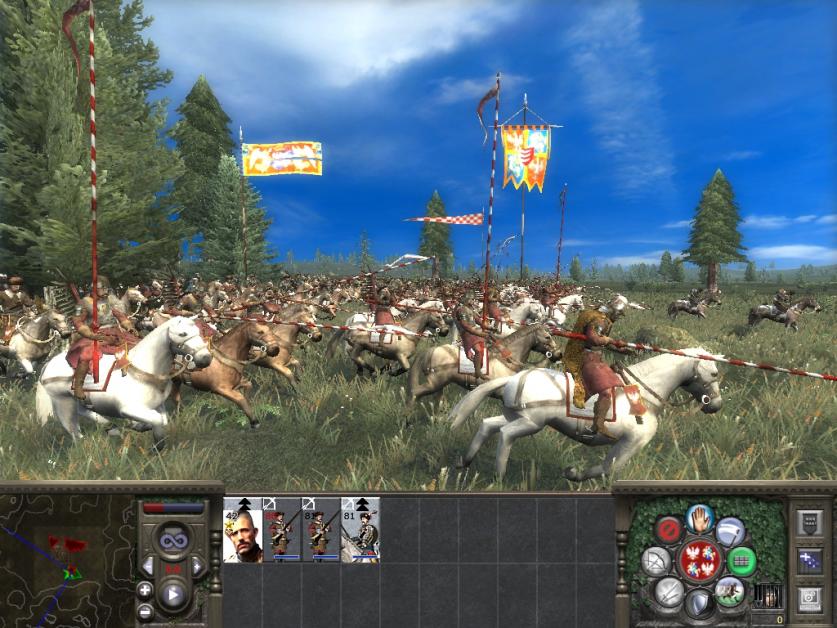The height and width of the screenshot is (628, 837).
Task: Click the white flag rout button
Action: pyautogui.click(x=730, y=531)
